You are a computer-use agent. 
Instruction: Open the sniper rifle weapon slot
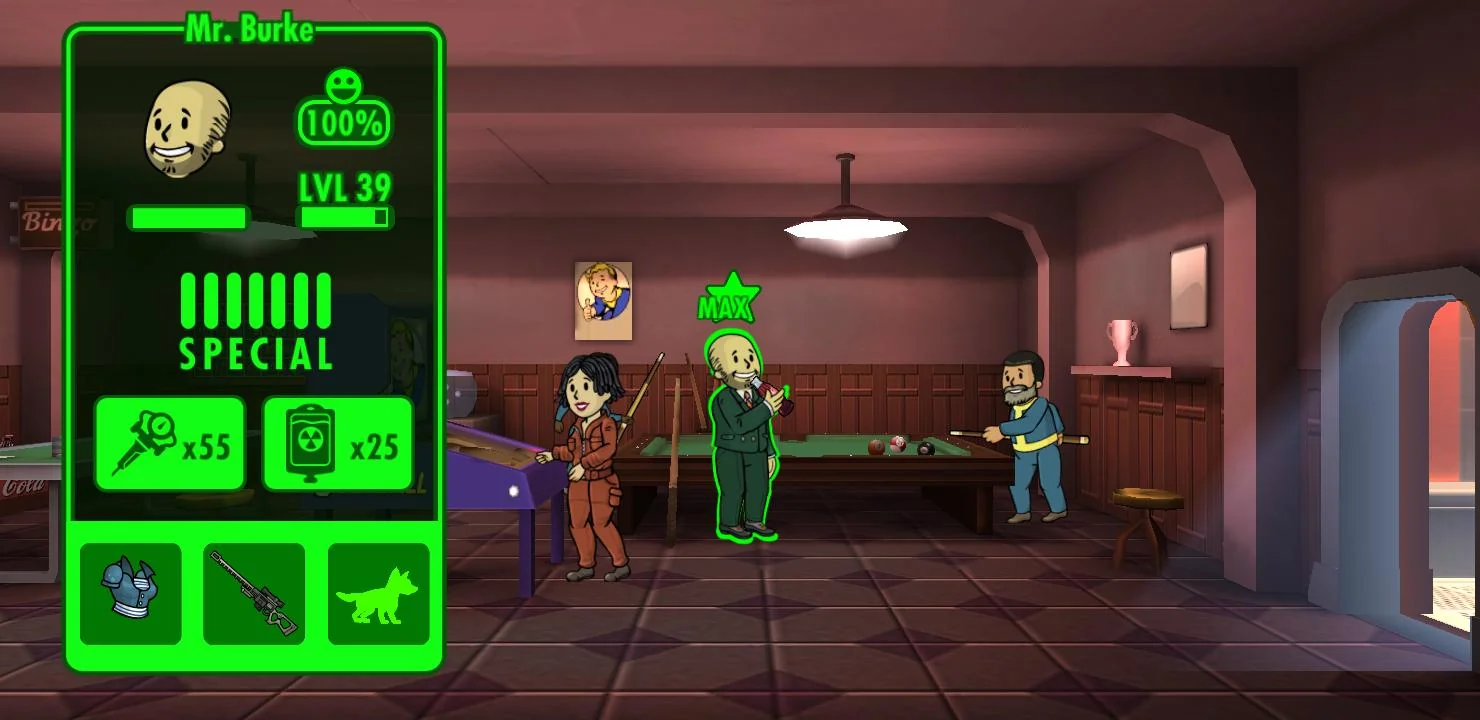tap(254, 594)
